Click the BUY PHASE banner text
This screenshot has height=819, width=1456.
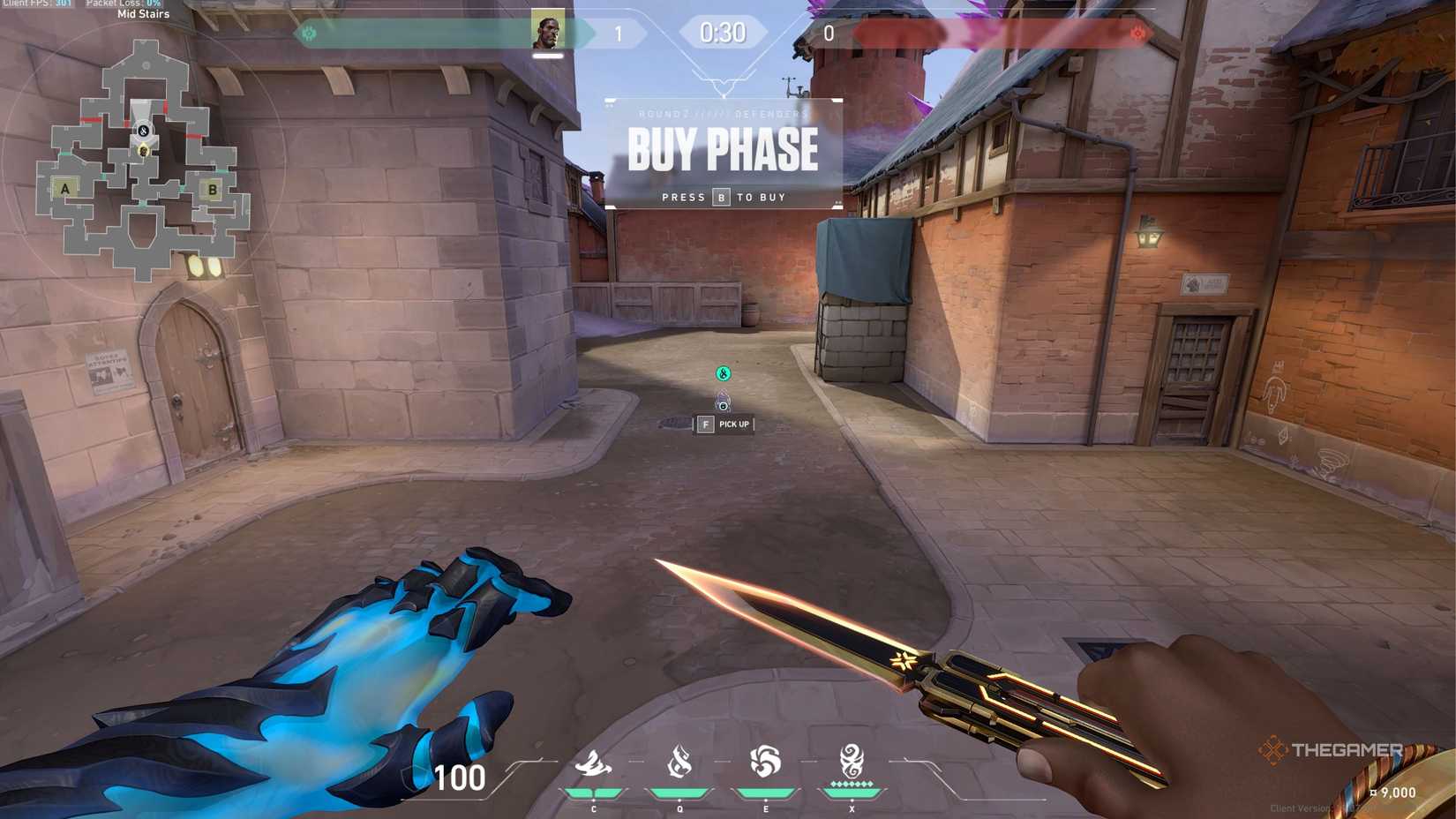point(723,150)
